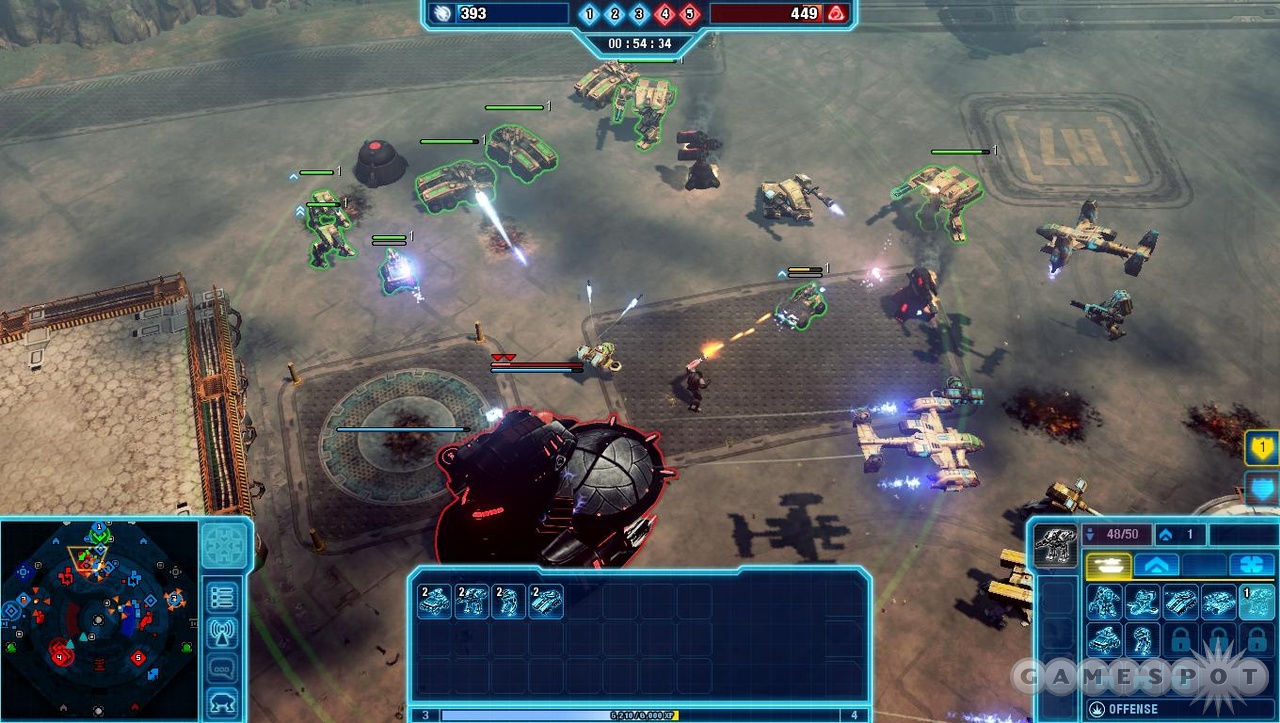Image resolution: width=1280 pixels, height=723 pixels.
Task: Select the tank group in selection panel
Action: 546,601
